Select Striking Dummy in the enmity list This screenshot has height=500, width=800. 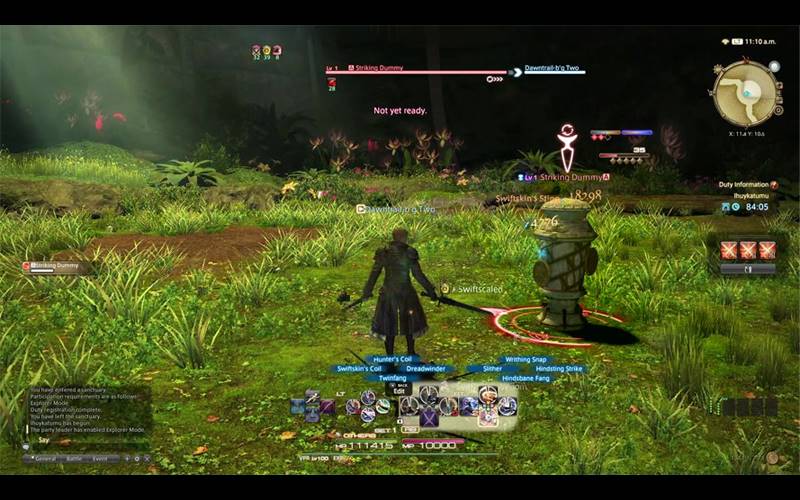click(62, 267)
